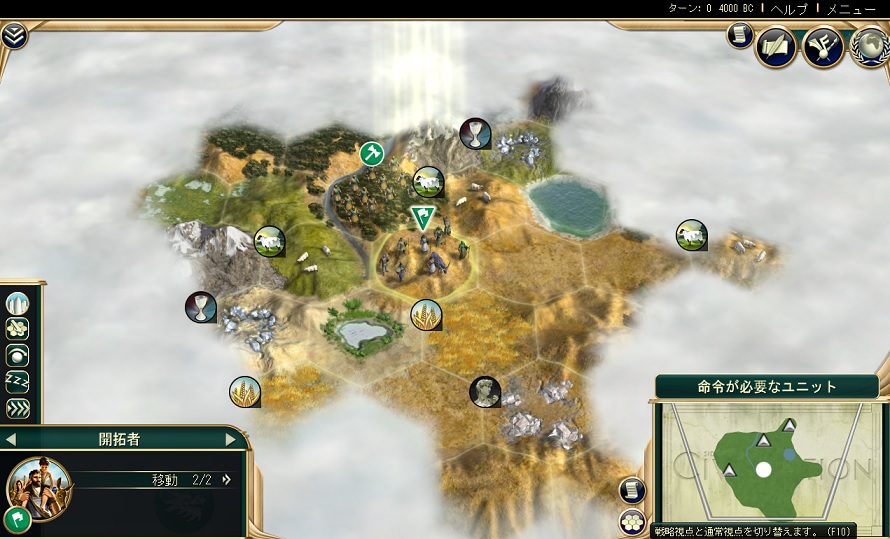Open the social policies scroll-and-quill button
Image resolution: width=890 pixels, height=539 pixels.
pyautogui.click(x=776, y=46)
